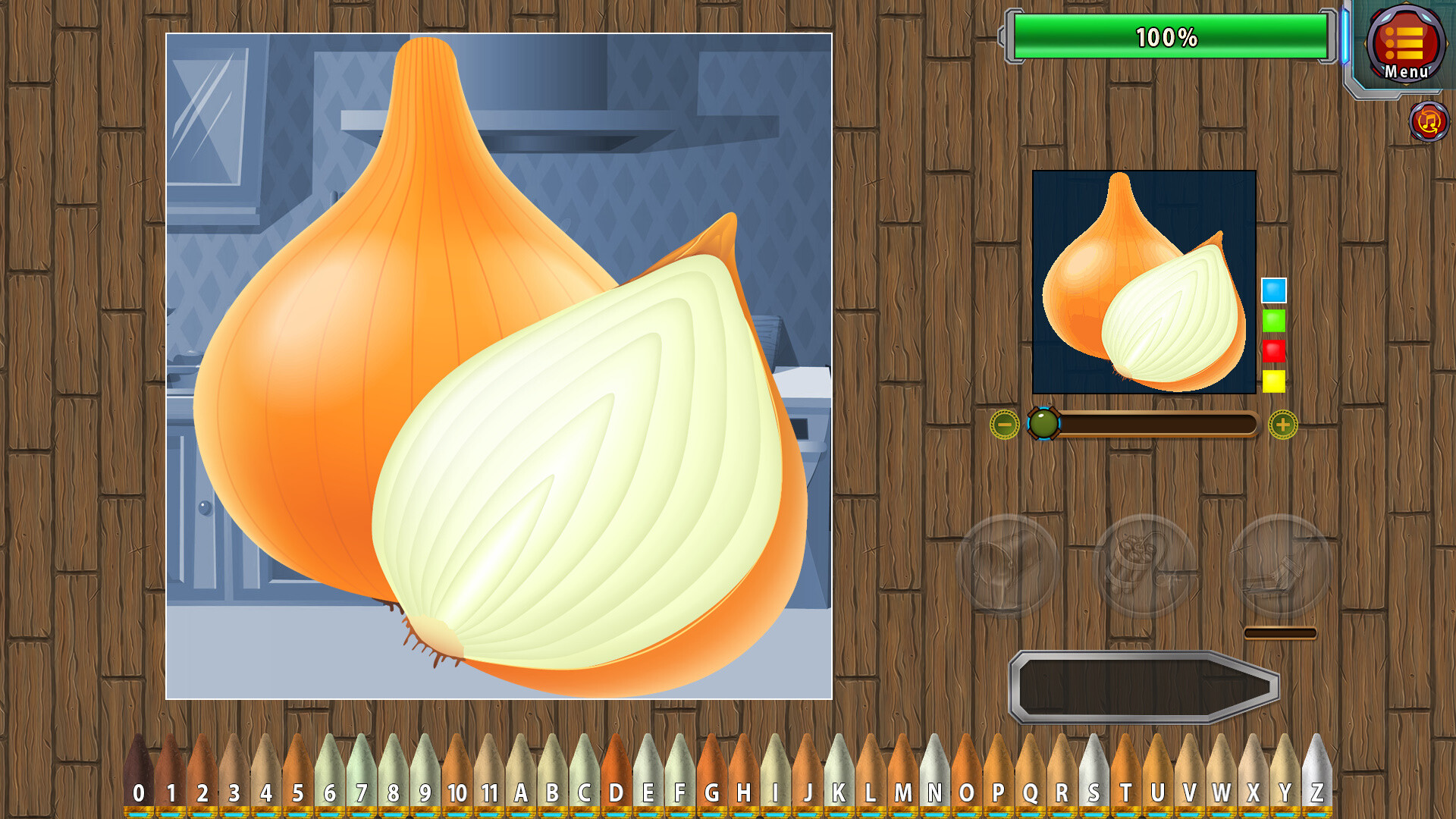Click the zoom-out minus button
Screen dimensions: 1456x819
1003,425
